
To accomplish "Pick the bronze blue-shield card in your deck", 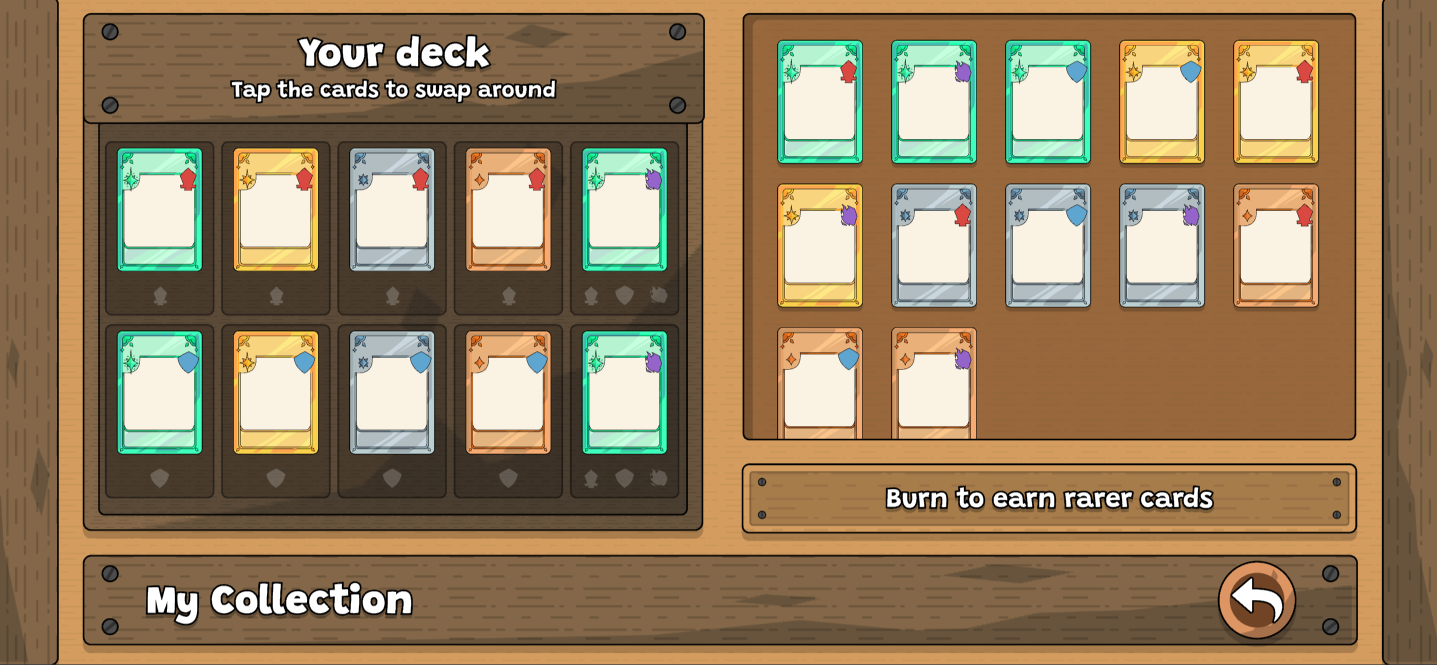I will pos(508,393).
